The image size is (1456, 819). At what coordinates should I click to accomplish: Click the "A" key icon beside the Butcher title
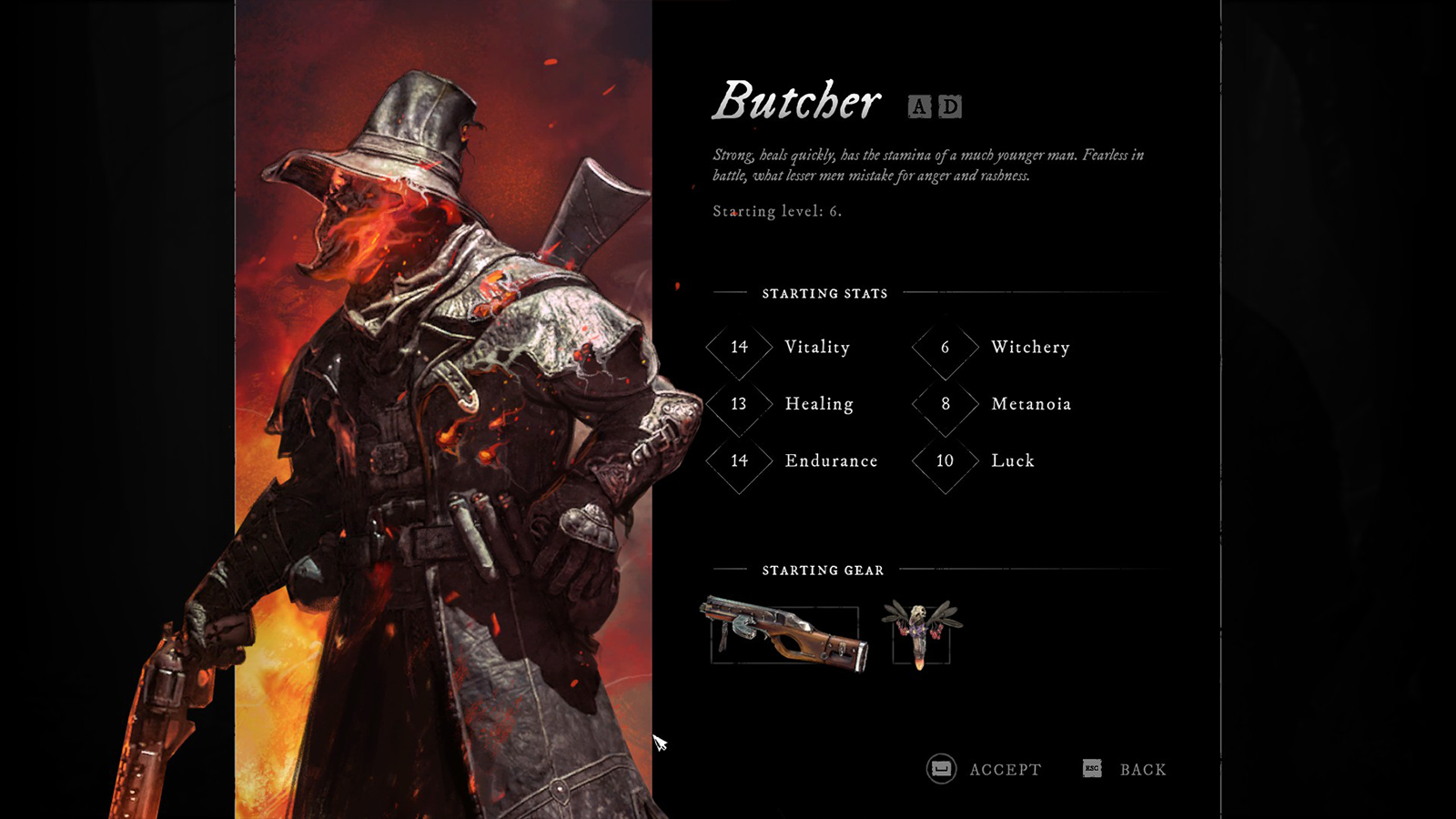coord(918,106)
